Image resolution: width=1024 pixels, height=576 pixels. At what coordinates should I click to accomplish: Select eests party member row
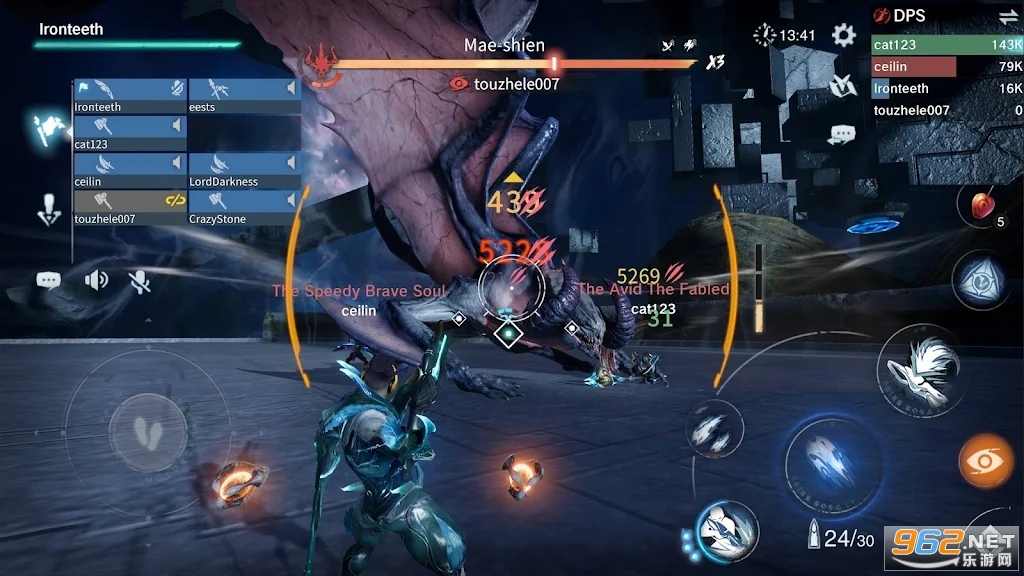click(x=245, y=97)
